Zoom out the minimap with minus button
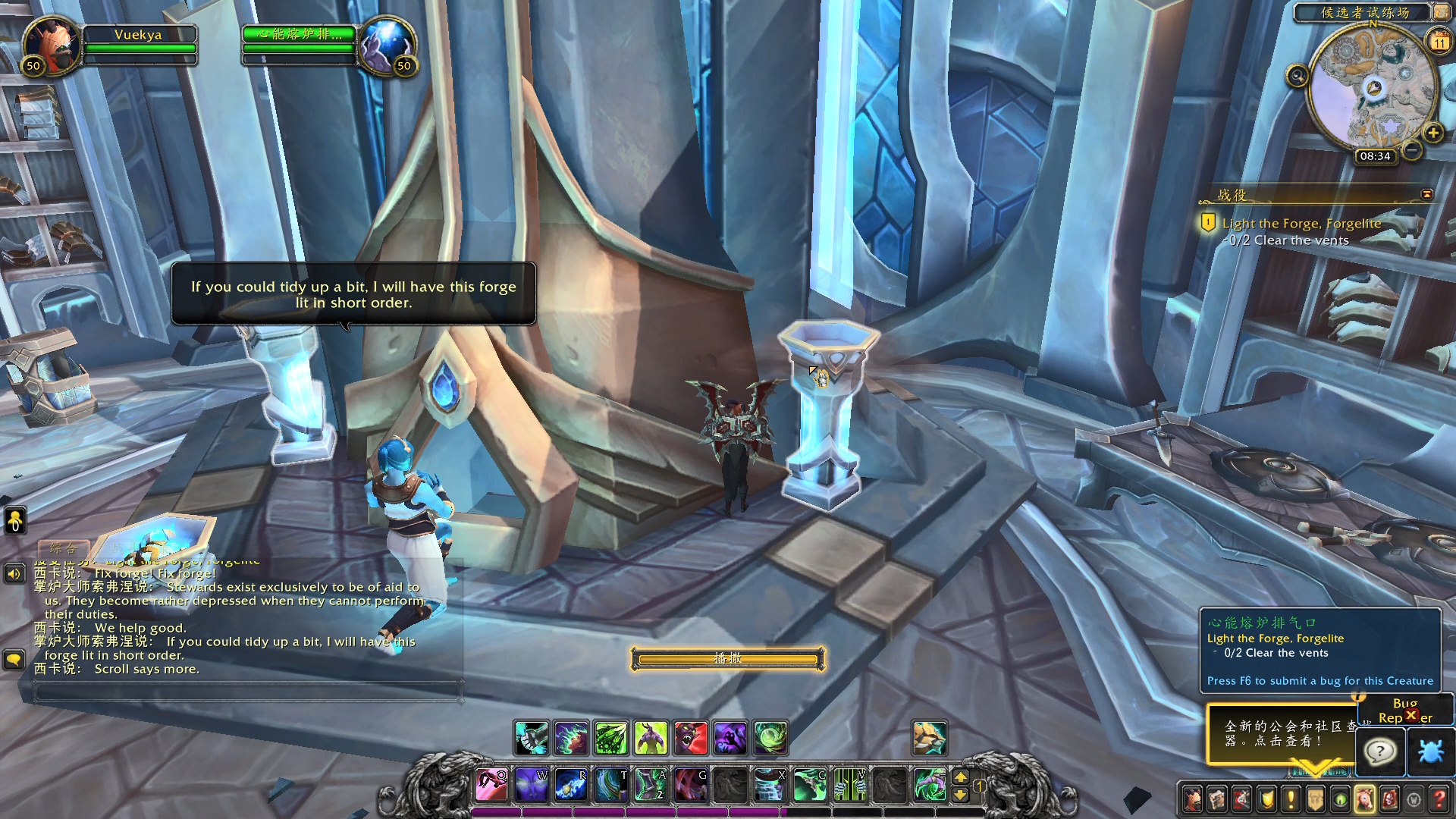The width and height of the screenshot is (1456, 819). click(x=1411, y=150)
